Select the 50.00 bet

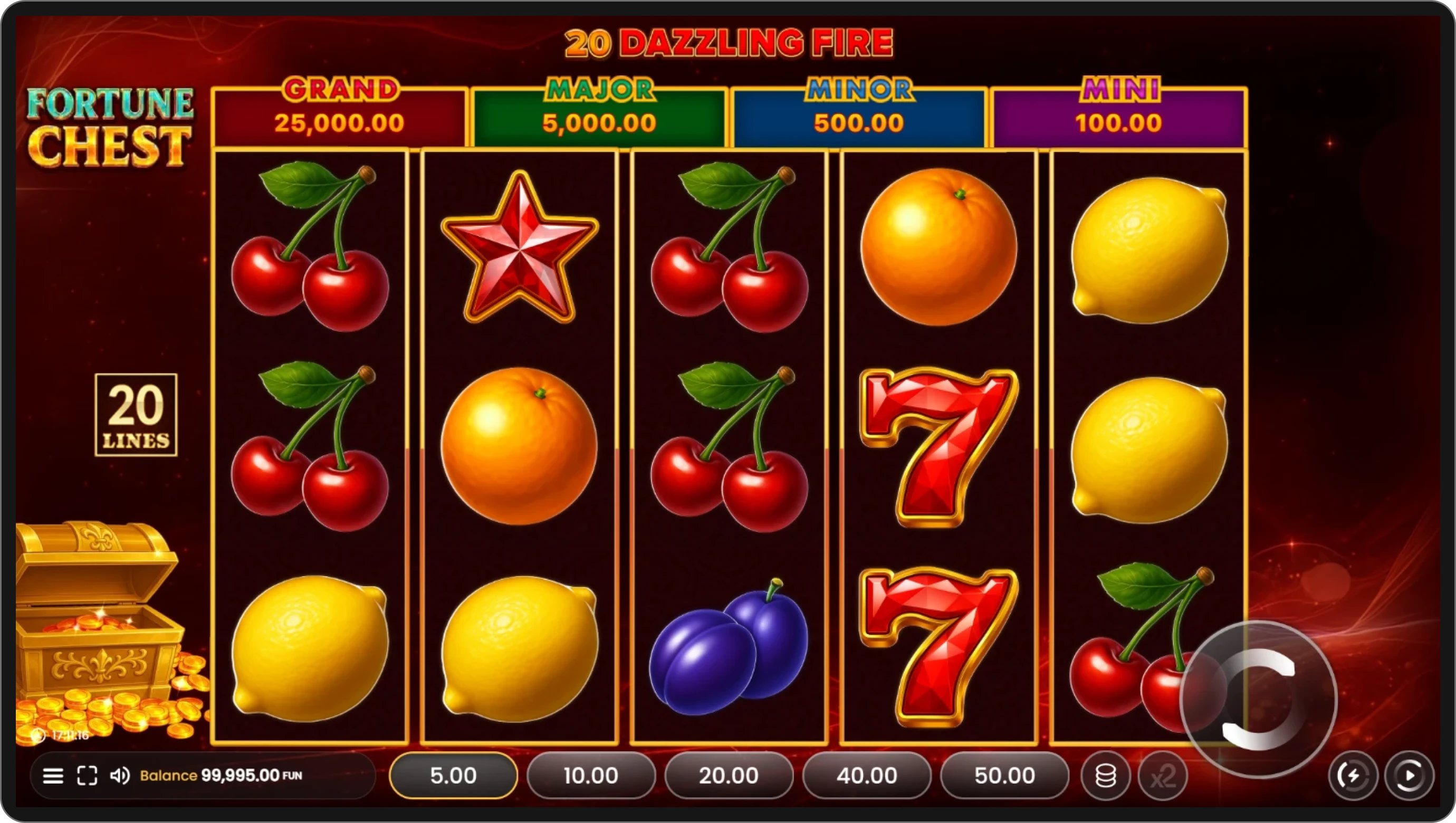1004,776
